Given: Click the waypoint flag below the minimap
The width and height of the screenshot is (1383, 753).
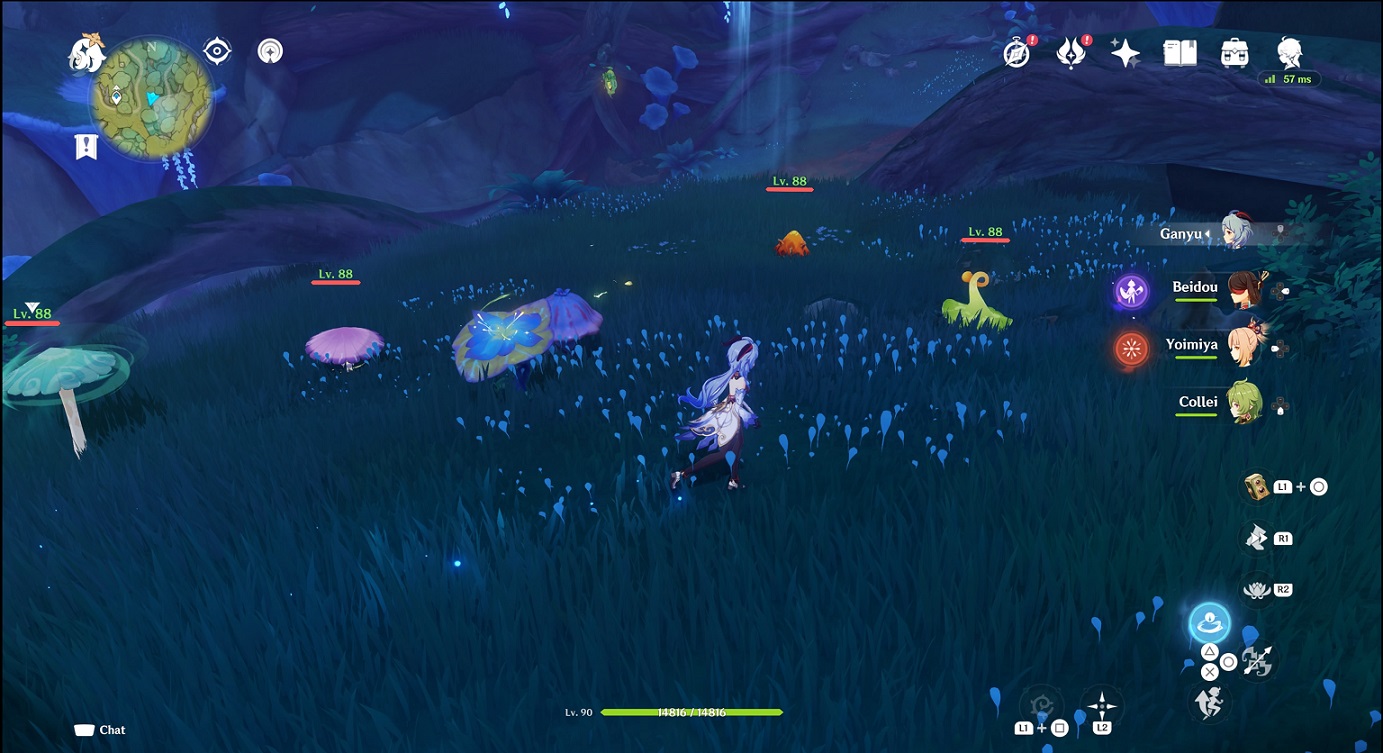Looking at the screenshot, I should [x=87, y=147].
